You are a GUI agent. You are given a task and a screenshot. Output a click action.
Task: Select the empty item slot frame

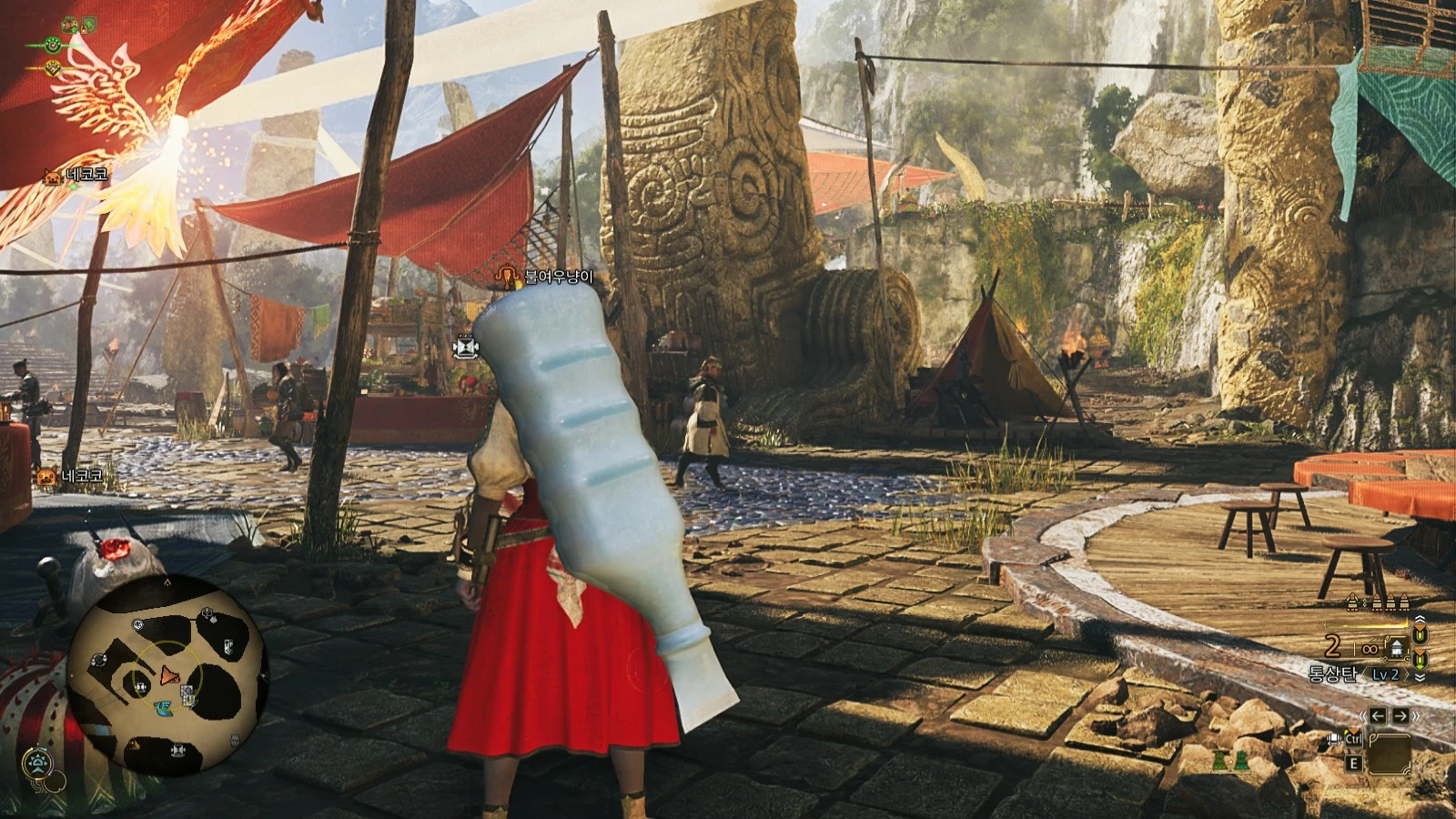[1389, 753]
